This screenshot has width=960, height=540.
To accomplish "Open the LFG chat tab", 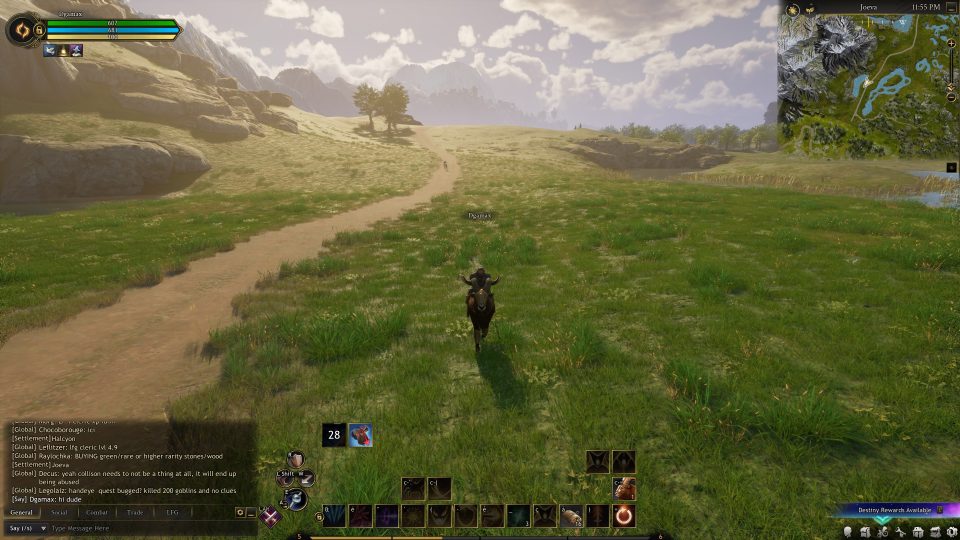I will pos(172,512).
